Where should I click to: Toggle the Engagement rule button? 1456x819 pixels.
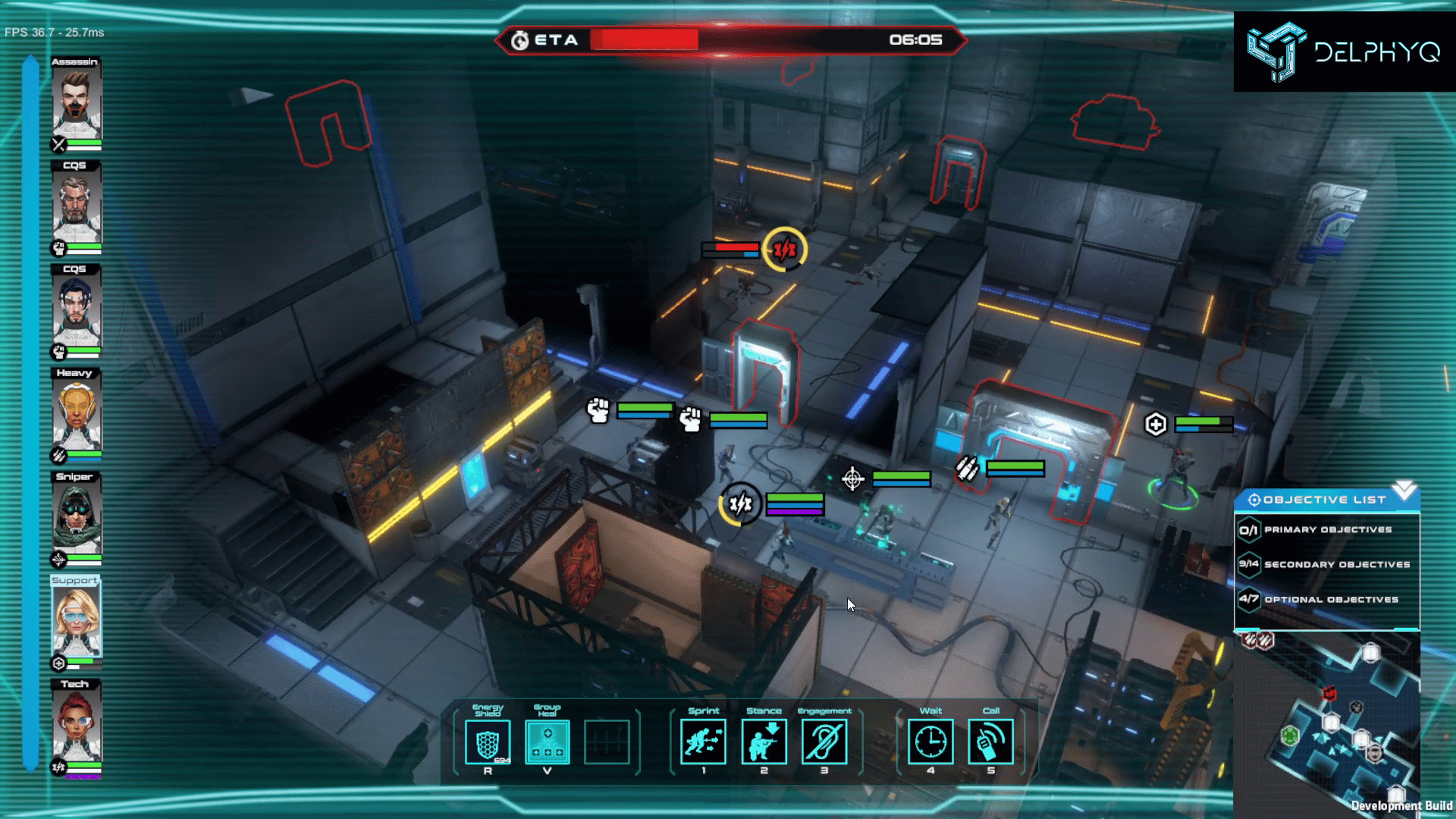(824, 742)
